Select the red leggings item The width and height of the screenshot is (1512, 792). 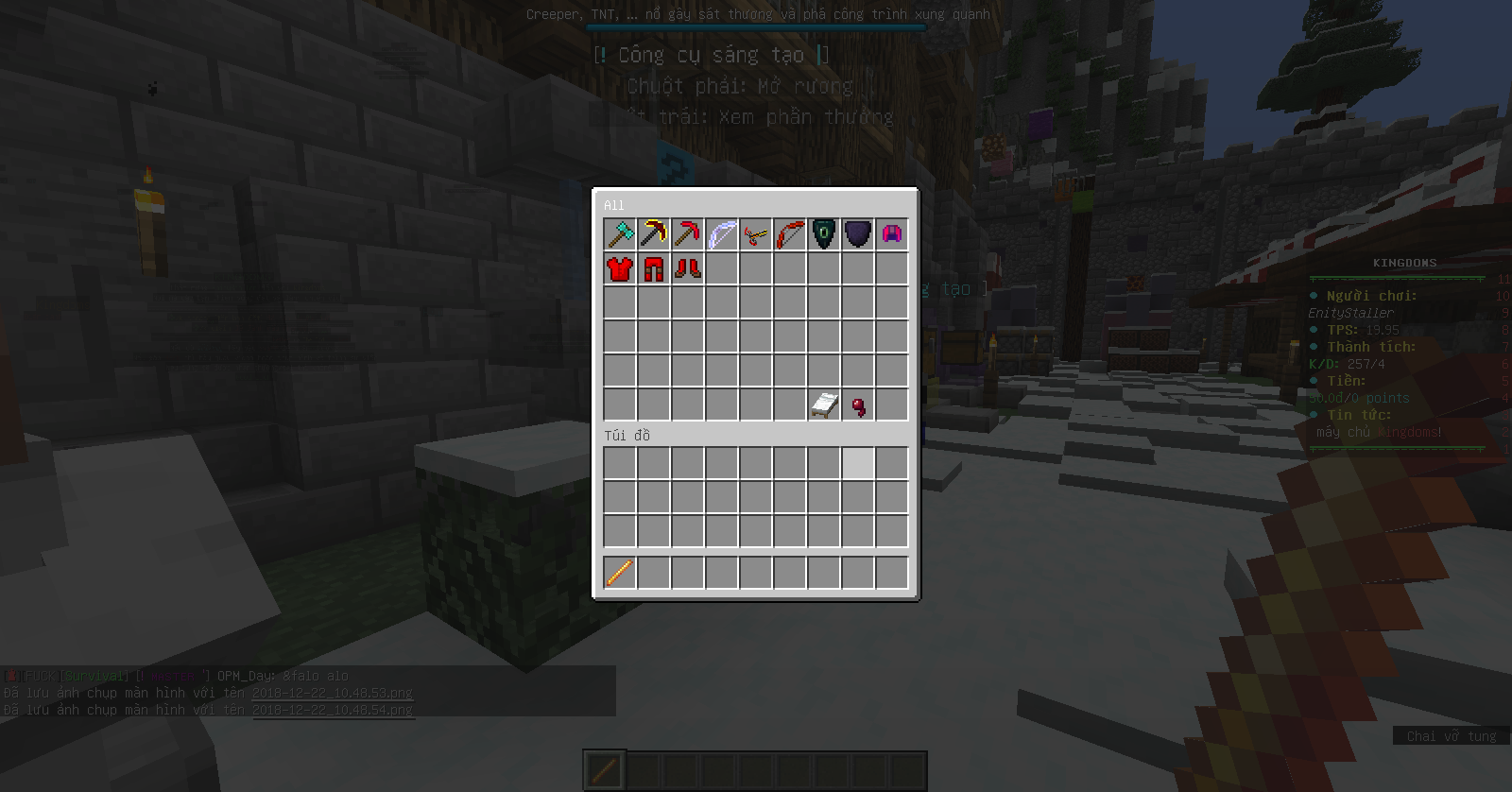point(655,268)
